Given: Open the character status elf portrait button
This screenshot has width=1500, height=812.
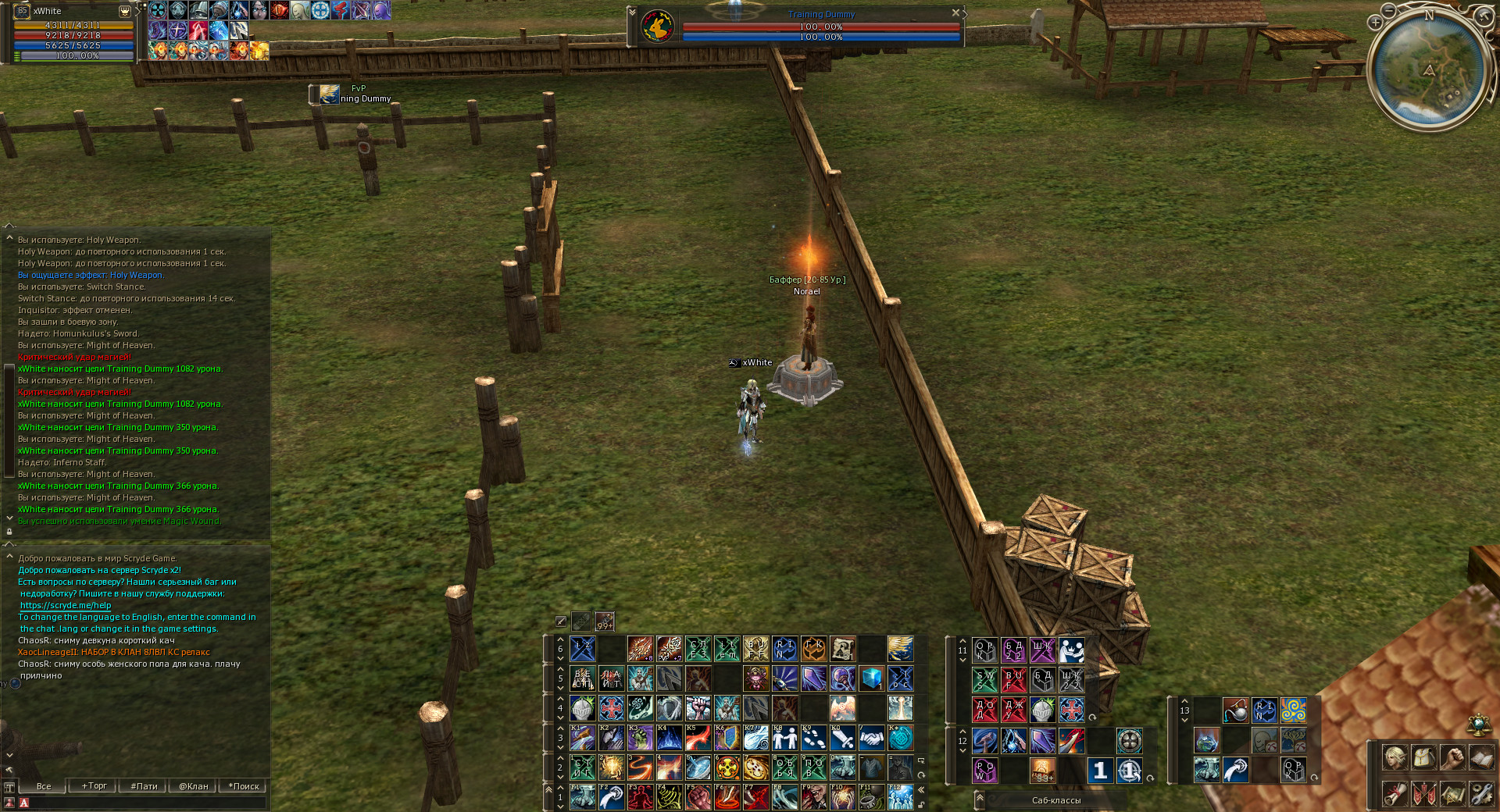Looking at the screenshot, I should (1395, 757).
